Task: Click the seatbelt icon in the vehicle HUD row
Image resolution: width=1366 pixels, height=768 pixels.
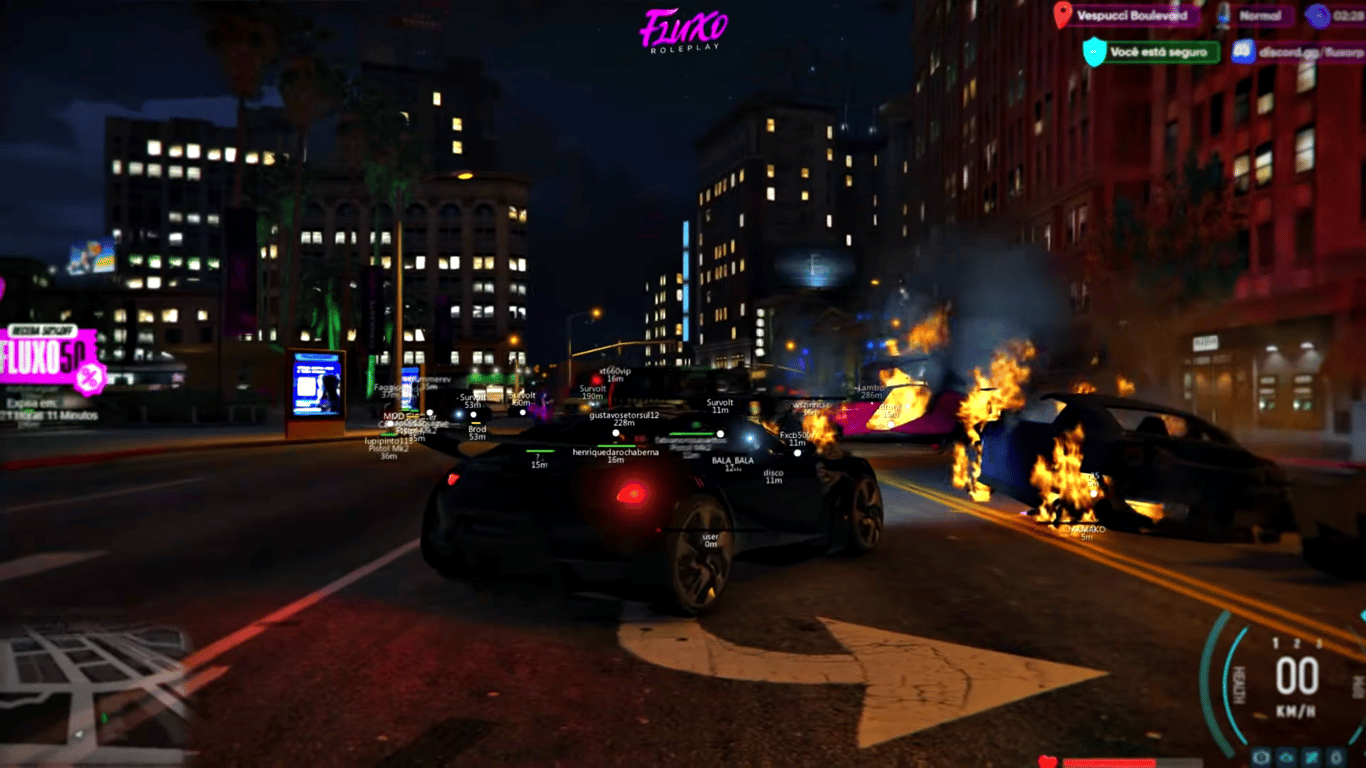Action: point(1311,757)
